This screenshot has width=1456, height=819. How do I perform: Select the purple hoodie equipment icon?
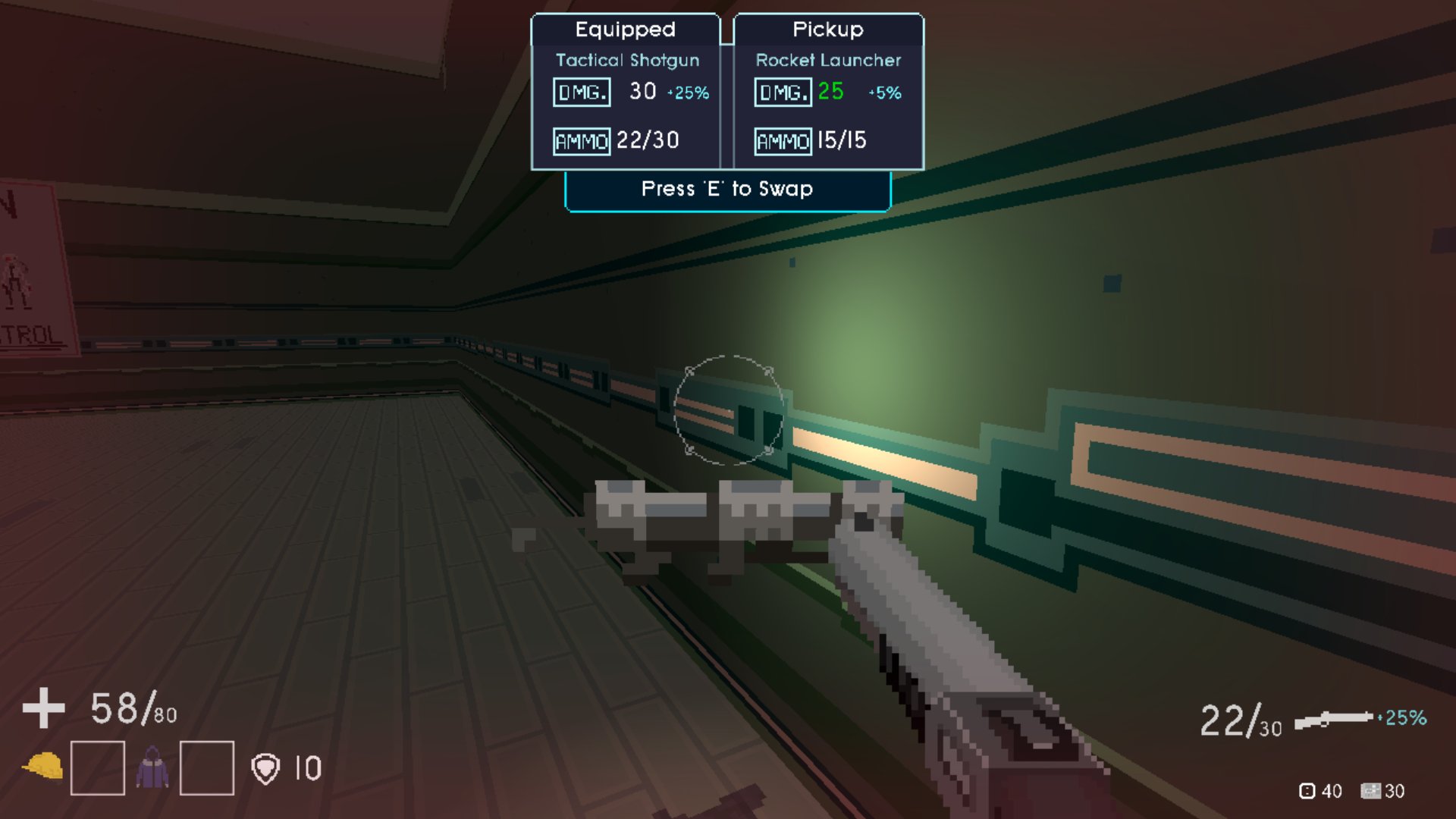pos(152,767)
